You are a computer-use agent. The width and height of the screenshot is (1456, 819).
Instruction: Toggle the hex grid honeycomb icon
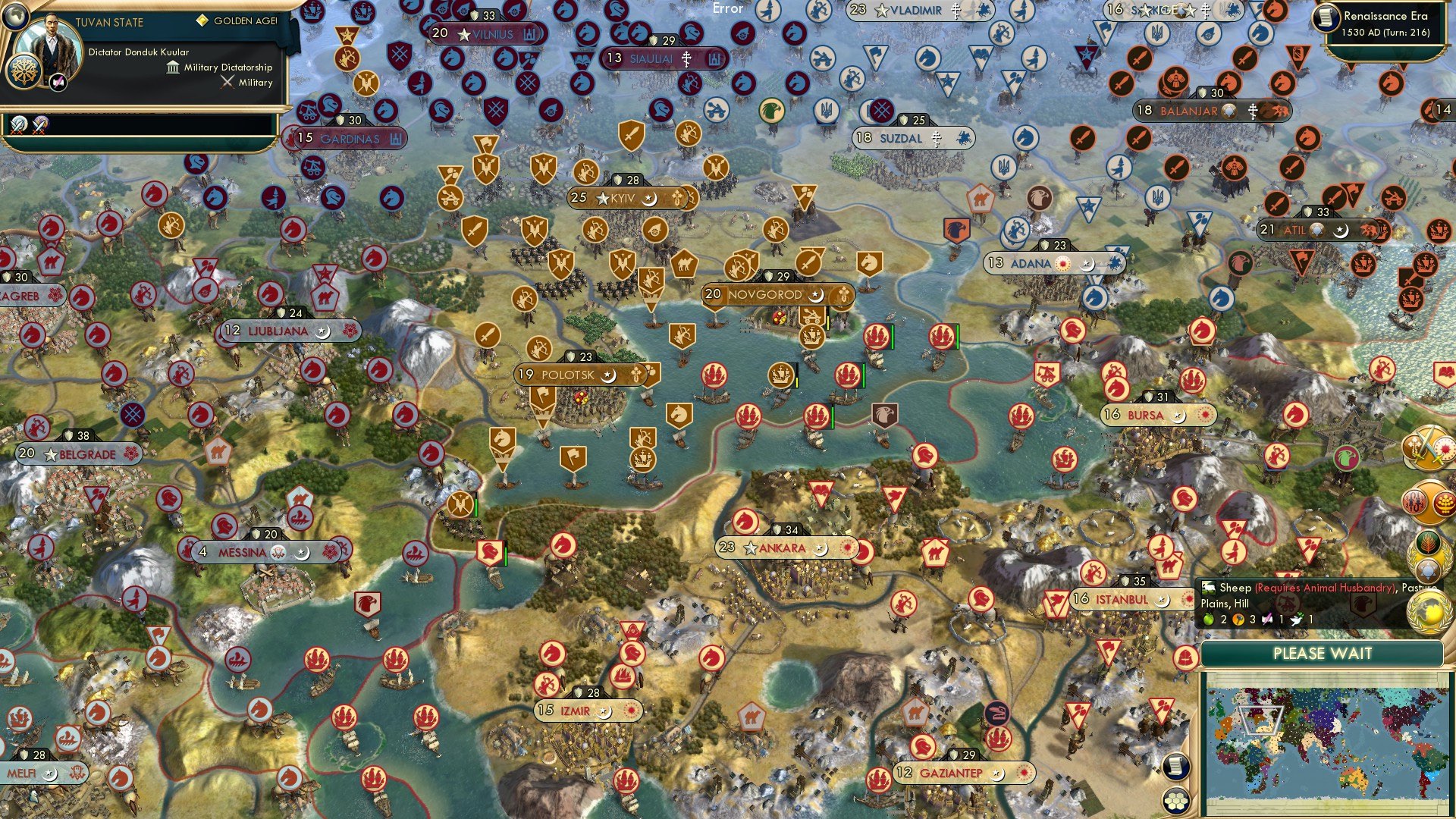coord(1176,801)
